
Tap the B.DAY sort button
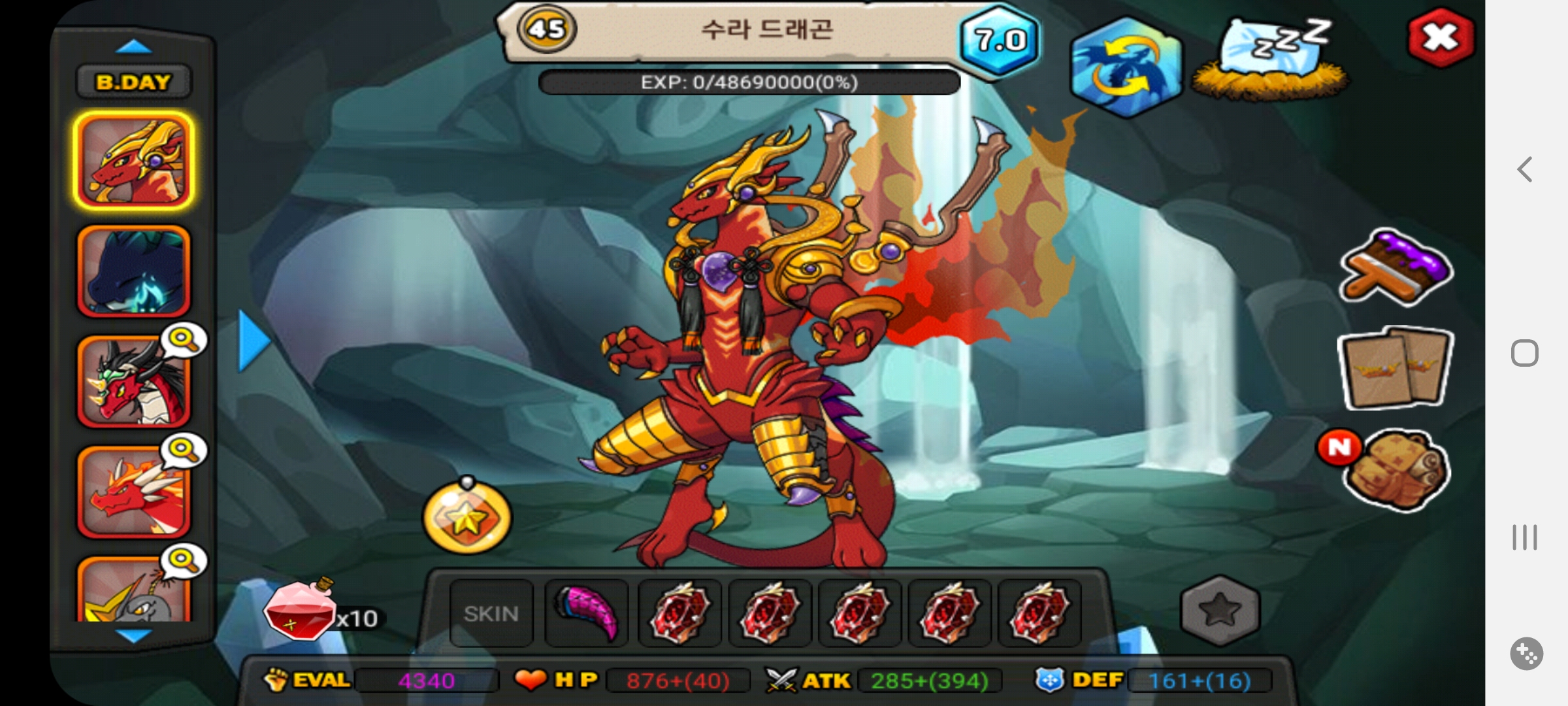(x=133, y=82)
